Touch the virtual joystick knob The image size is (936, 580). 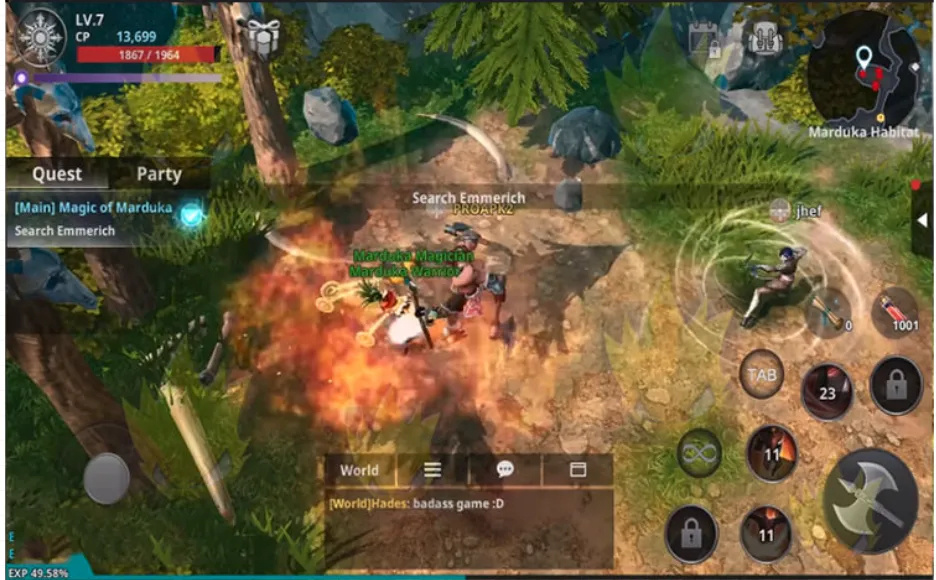106,478
